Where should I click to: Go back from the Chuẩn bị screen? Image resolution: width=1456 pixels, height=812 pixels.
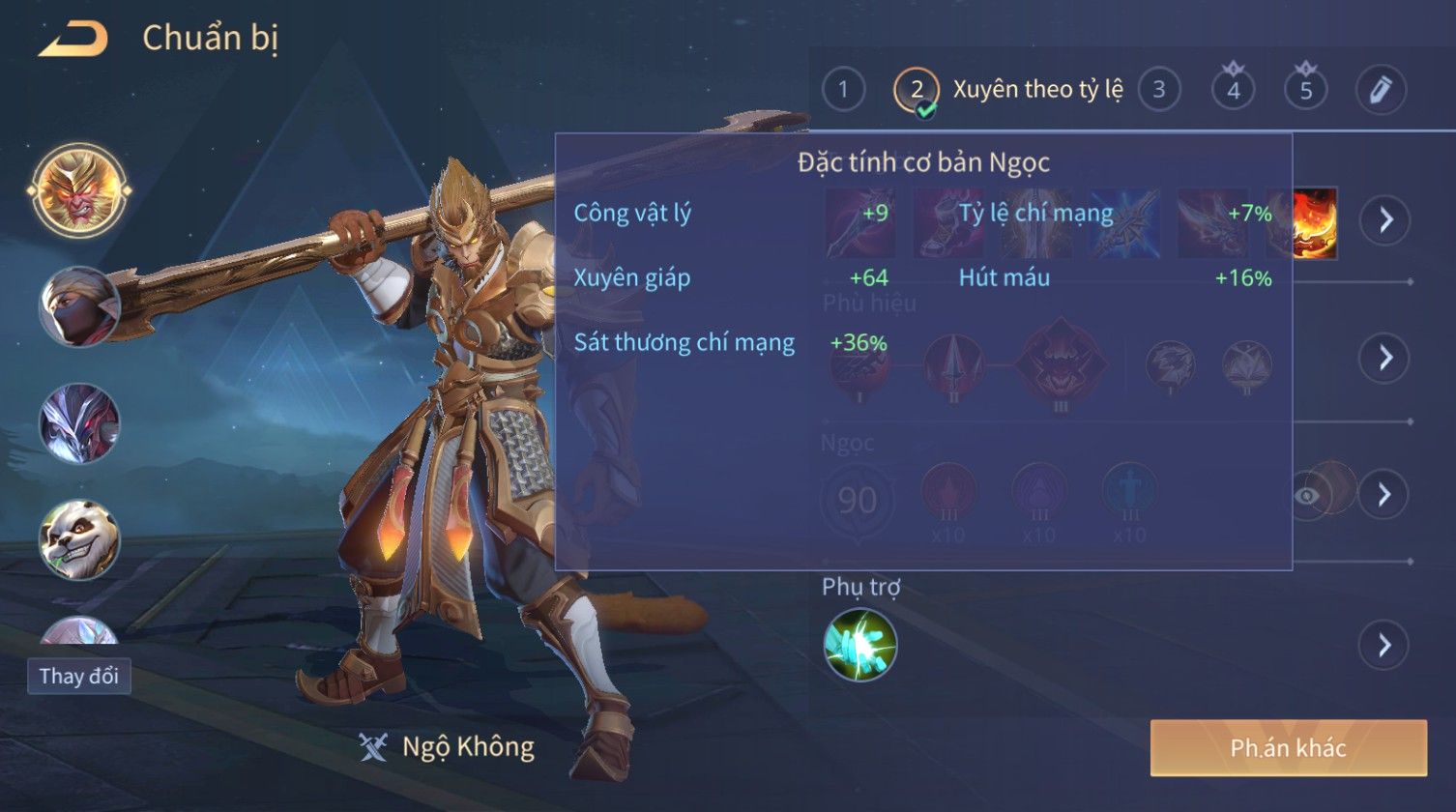[x=73, y=39]
